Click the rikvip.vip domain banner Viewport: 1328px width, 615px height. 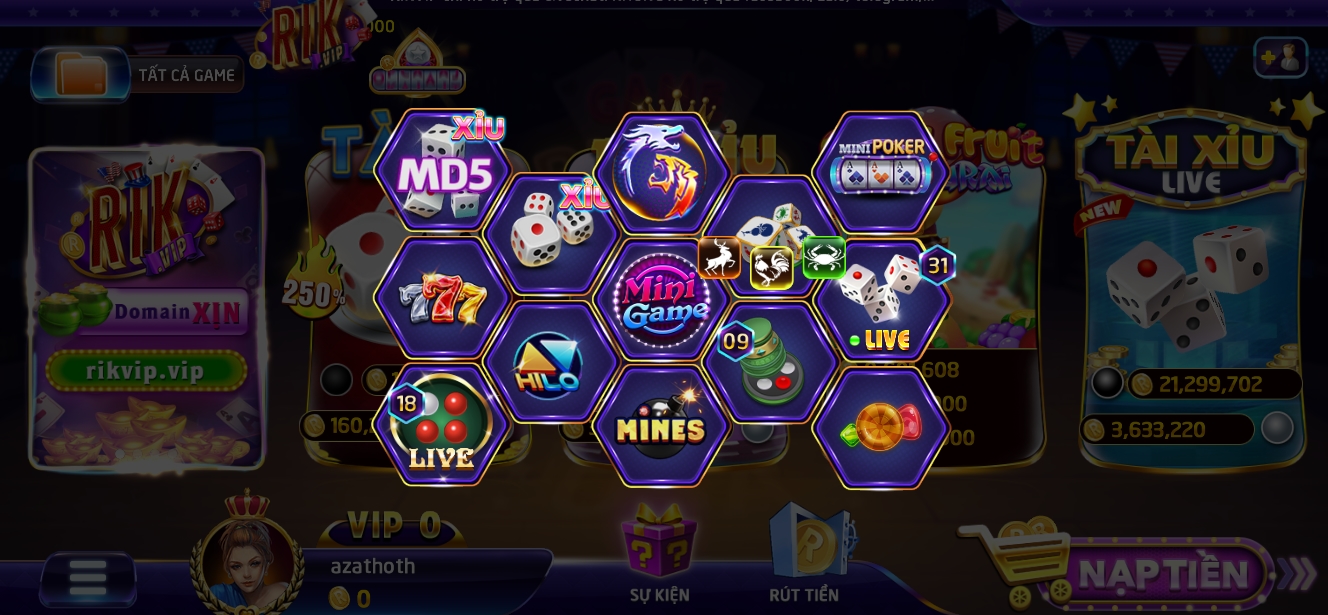click(146, 371)
